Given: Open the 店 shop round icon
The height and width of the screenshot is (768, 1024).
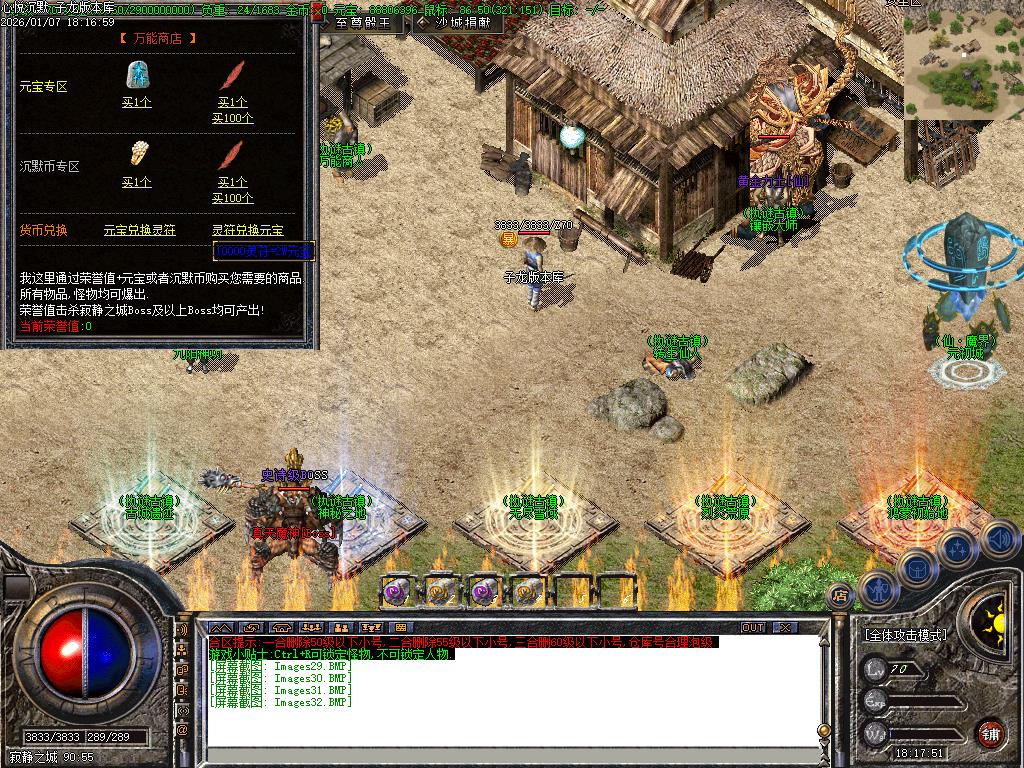Looking at the screenshot, I should (x=840, y=595).
